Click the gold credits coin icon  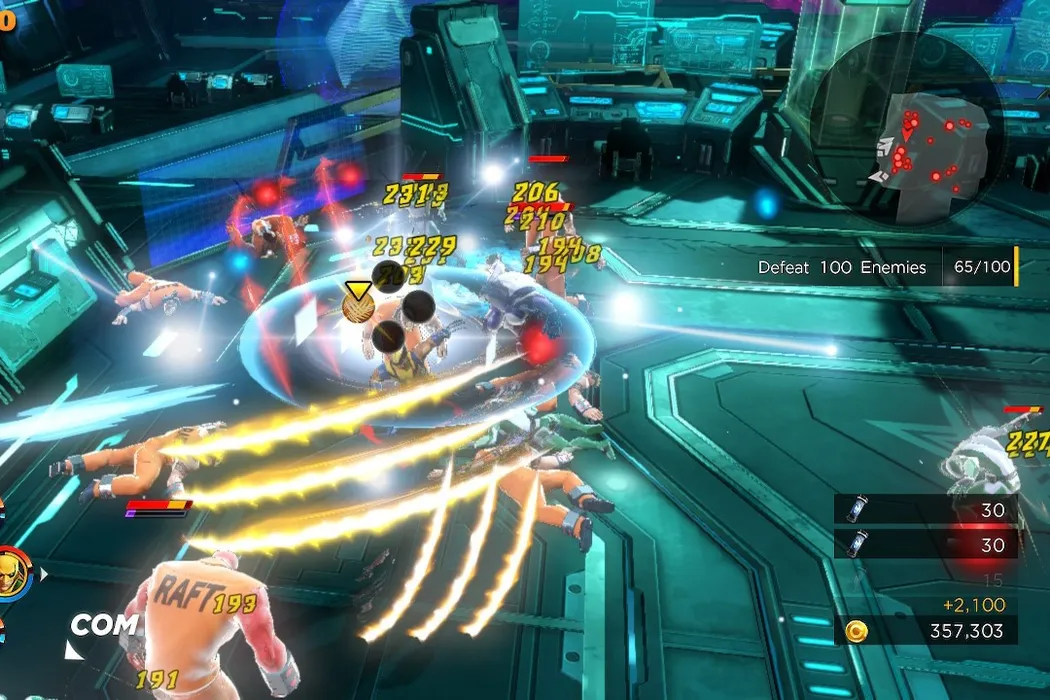tap(854, 632)
